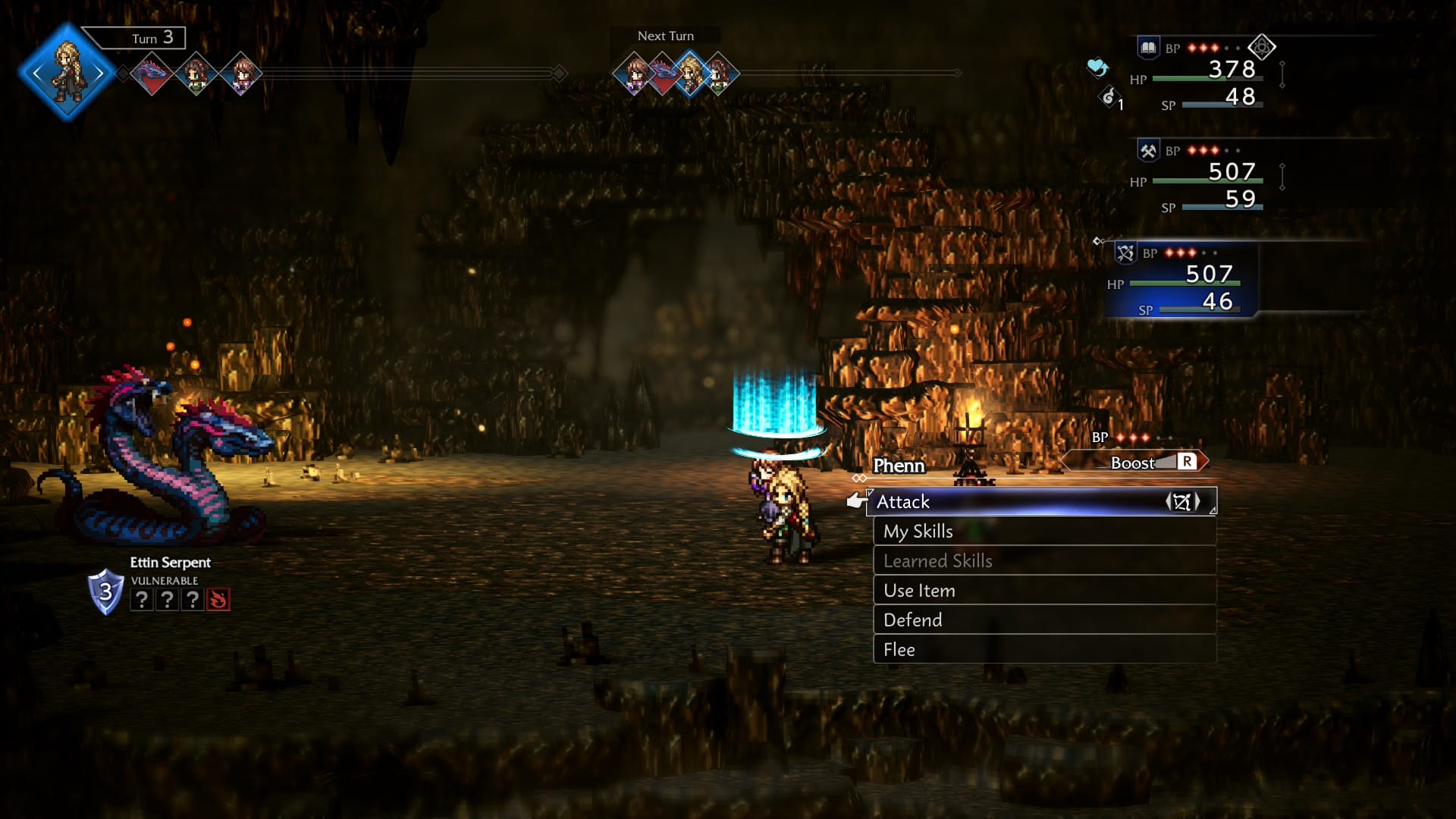This screenshot has height=819, width=1456.
Task: Select the party member with 378 HP
Action: (1207, 76)
